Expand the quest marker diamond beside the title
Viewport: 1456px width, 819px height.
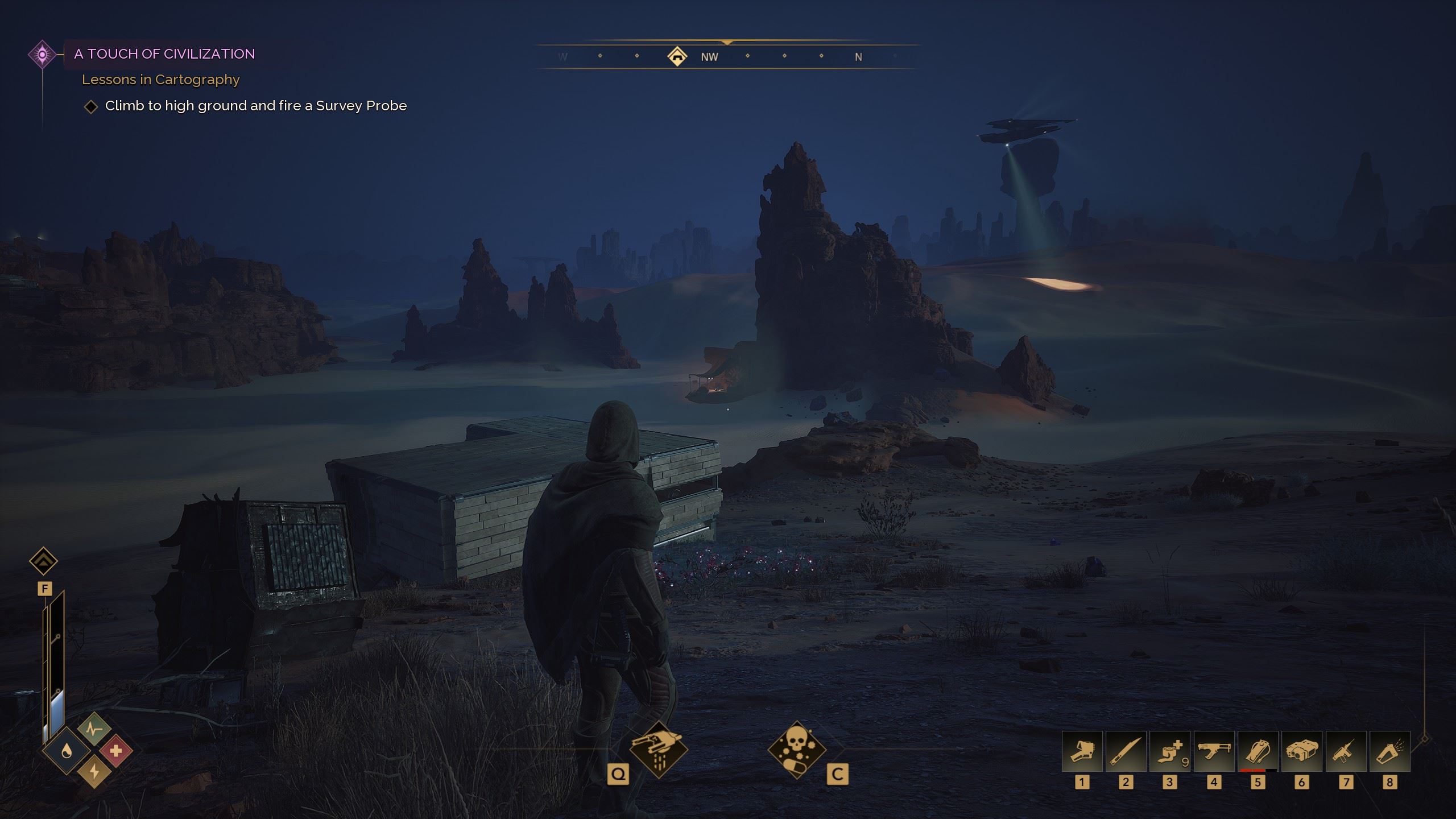pyautogui.click(x=42, y=55)
